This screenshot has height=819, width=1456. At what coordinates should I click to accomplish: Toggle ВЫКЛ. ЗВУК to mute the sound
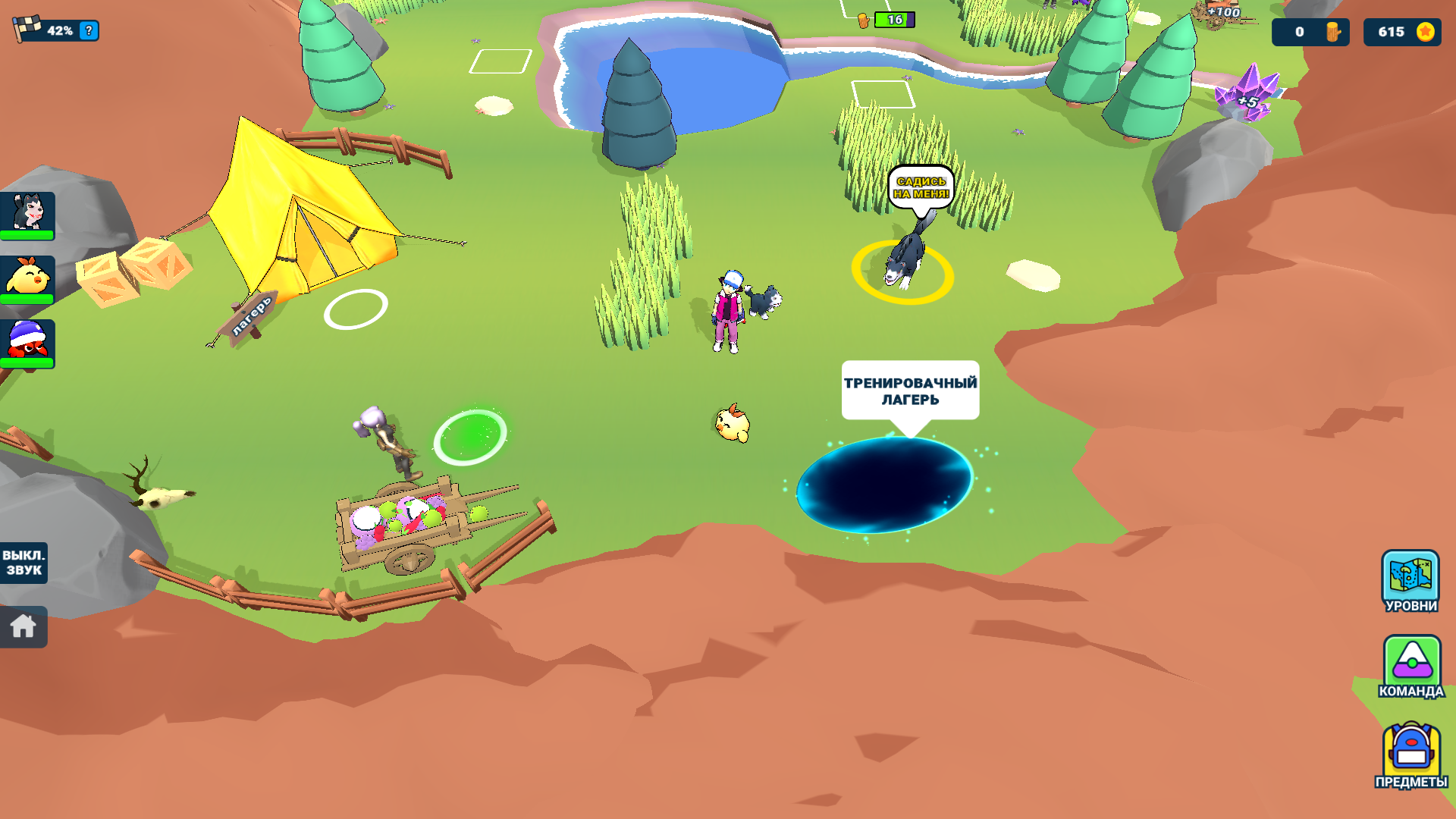point(24,561)
